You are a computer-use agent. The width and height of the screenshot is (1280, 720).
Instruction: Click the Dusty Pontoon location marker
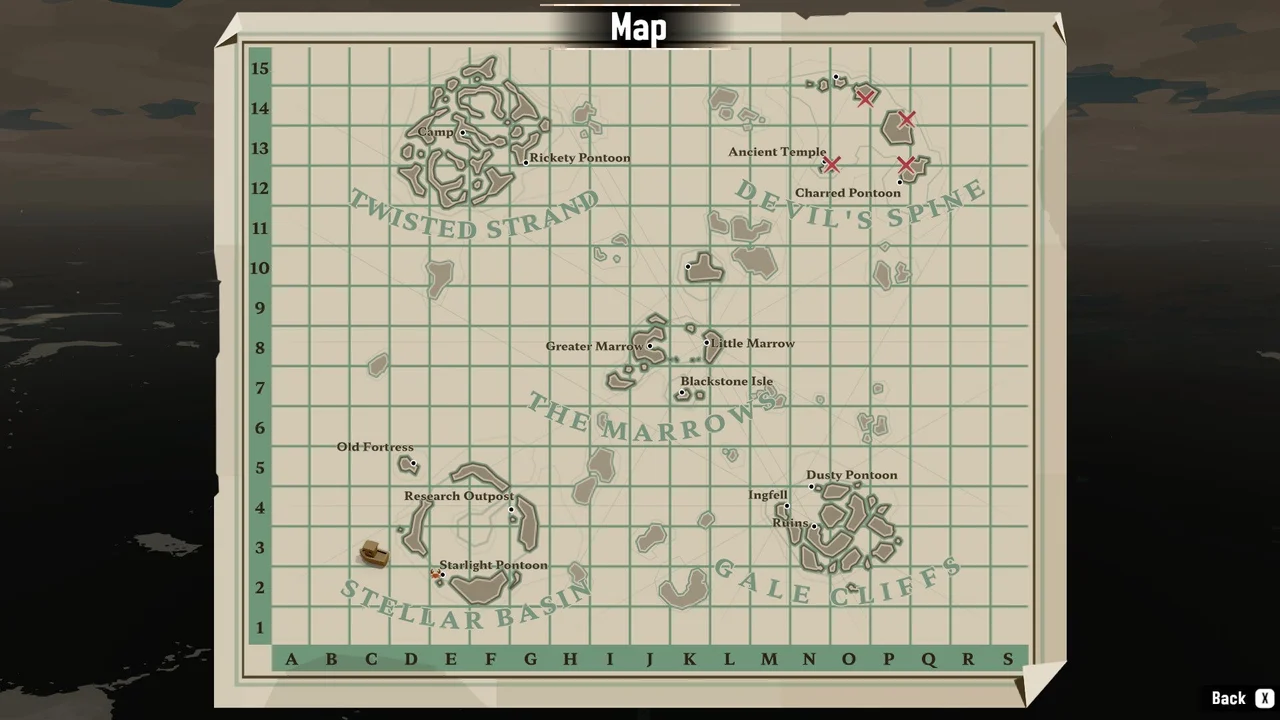tap(811, 487)
